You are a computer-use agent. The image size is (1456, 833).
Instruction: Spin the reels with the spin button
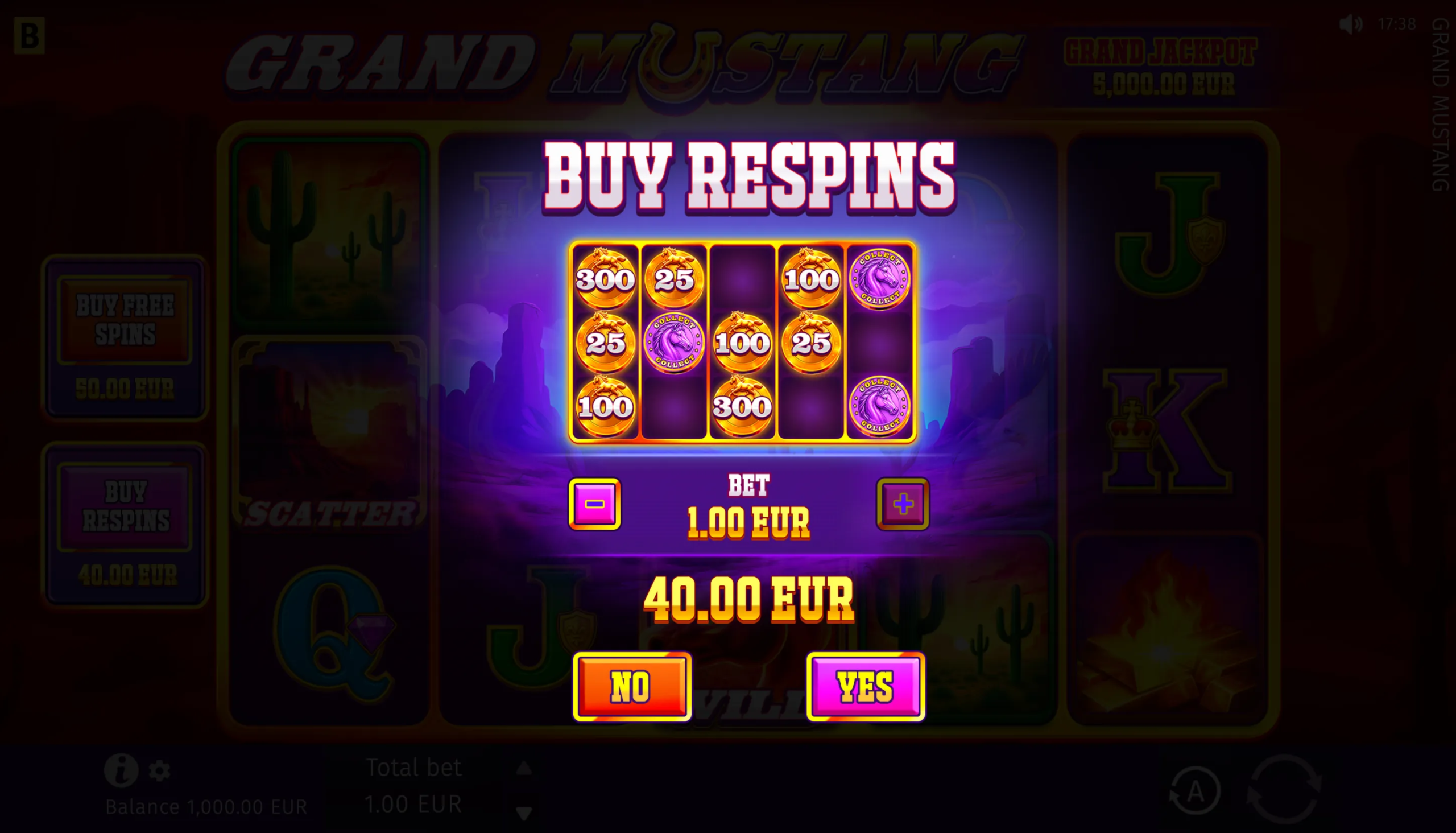tap(1284, 789)
